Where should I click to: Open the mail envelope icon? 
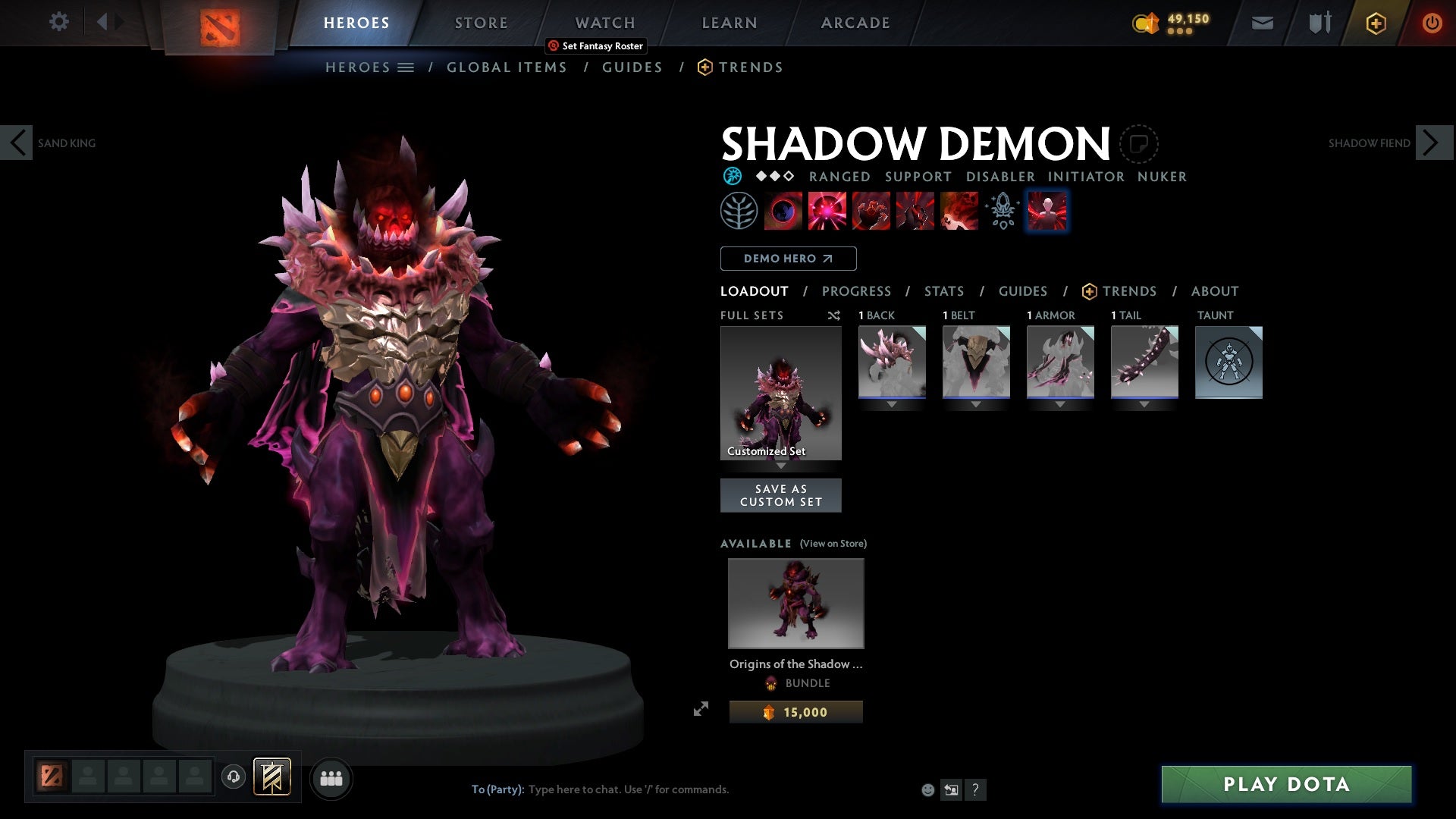click(1262, 22)
